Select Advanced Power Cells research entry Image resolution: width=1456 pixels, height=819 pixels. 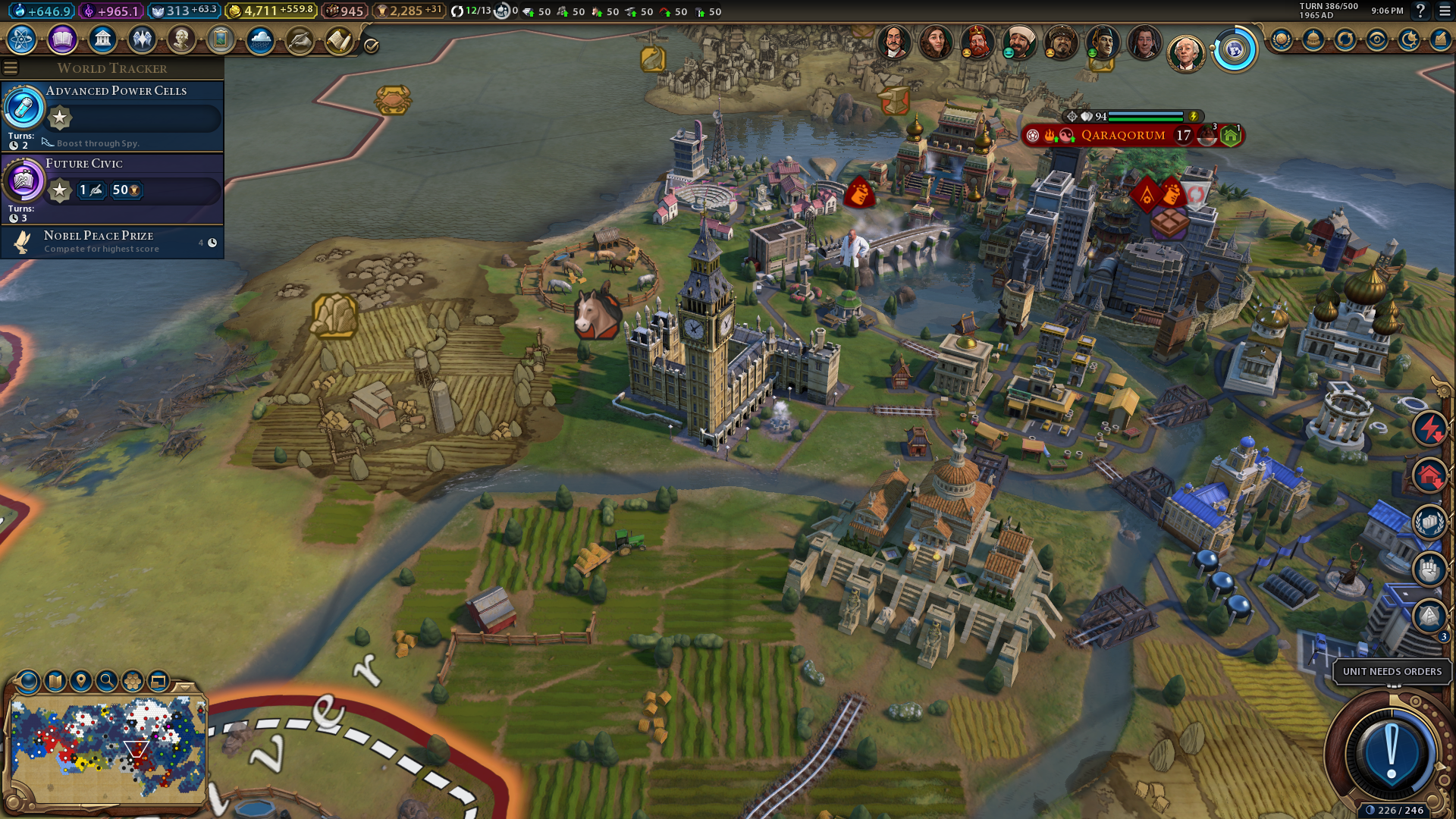click(x=114, y=115)
